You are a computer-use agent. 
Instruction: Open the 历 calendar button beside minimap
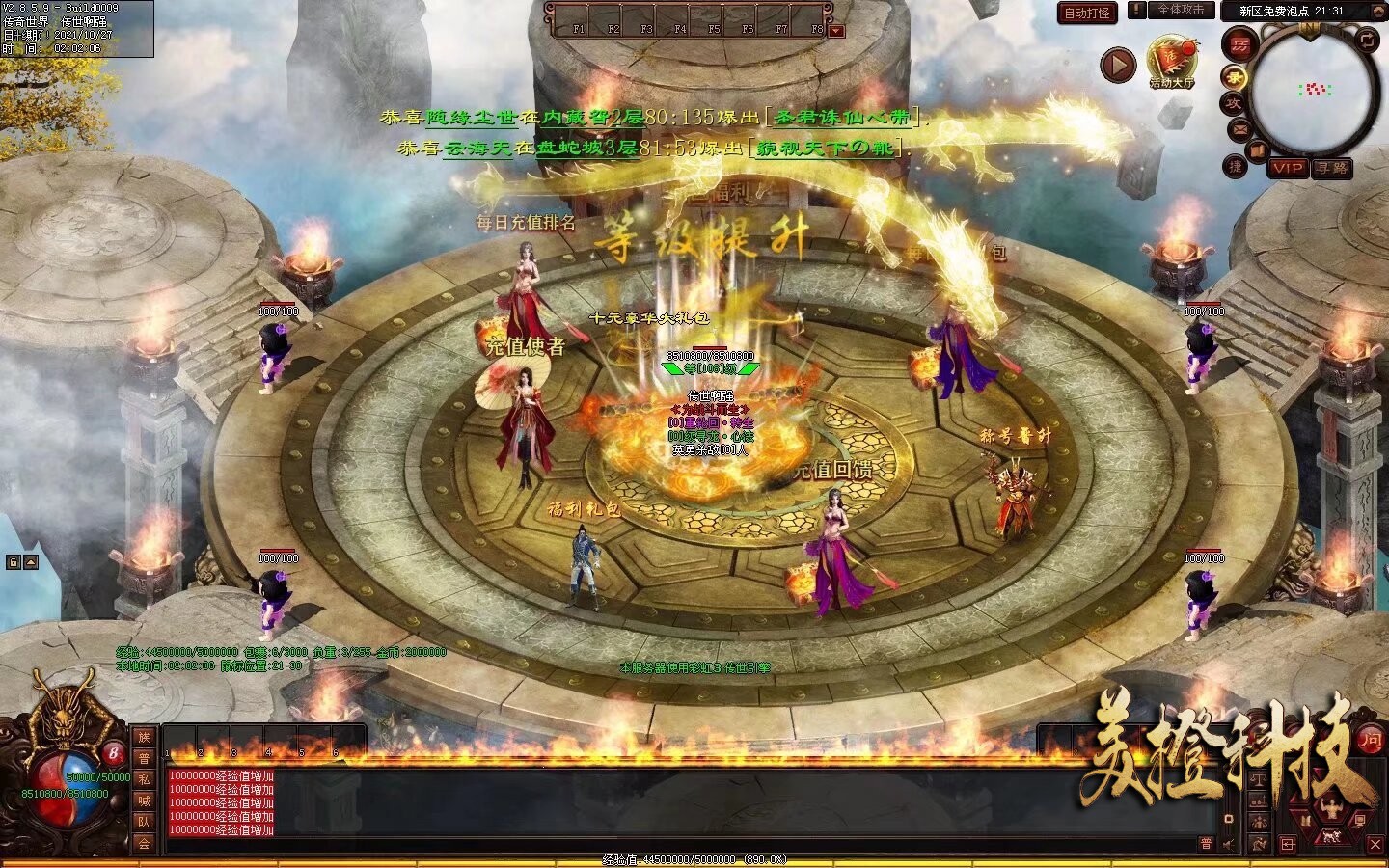pos(1239,44)
